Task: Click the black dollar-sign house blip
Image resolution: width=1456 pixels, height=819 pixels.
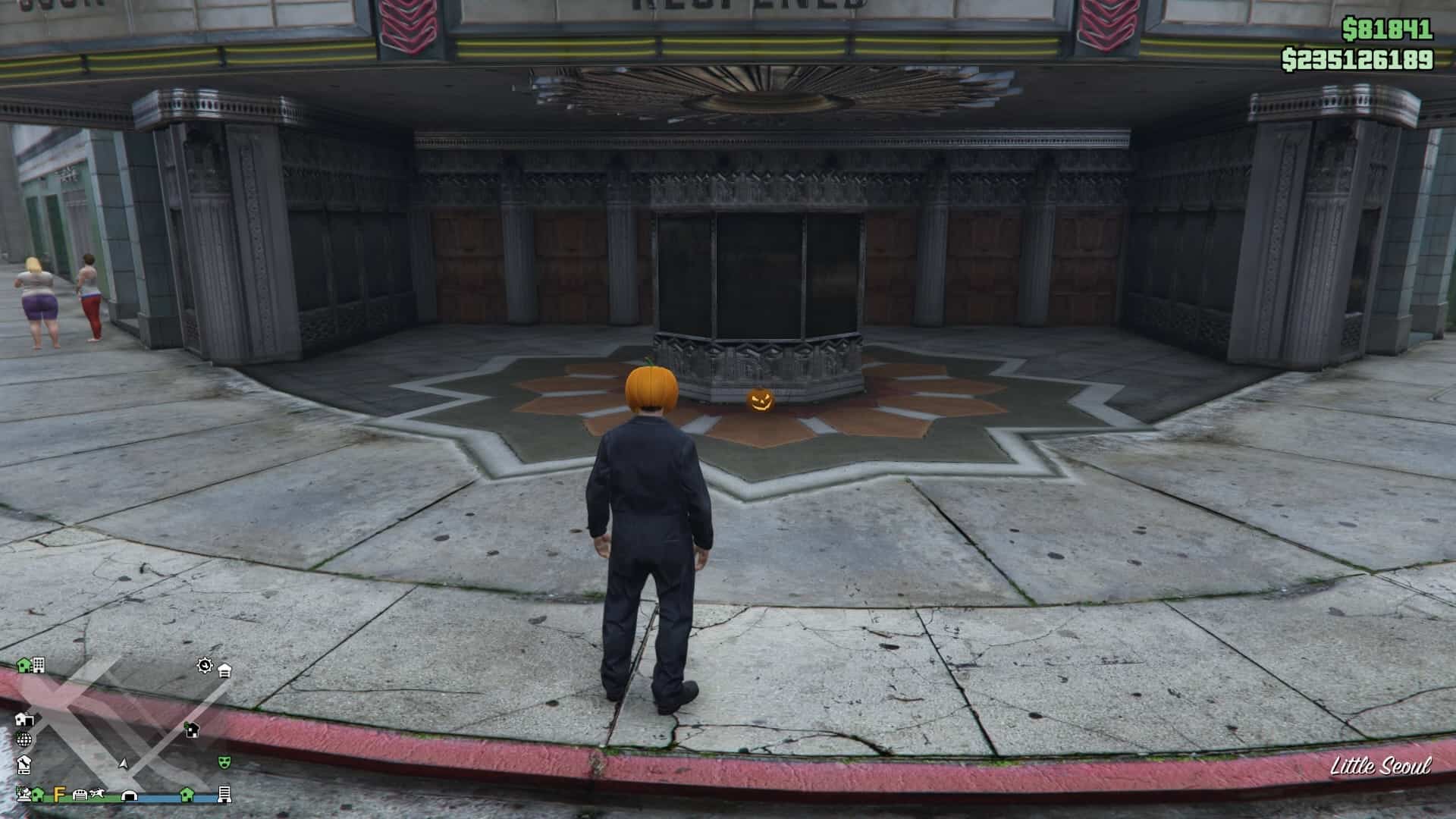Action: pos(192,730)
